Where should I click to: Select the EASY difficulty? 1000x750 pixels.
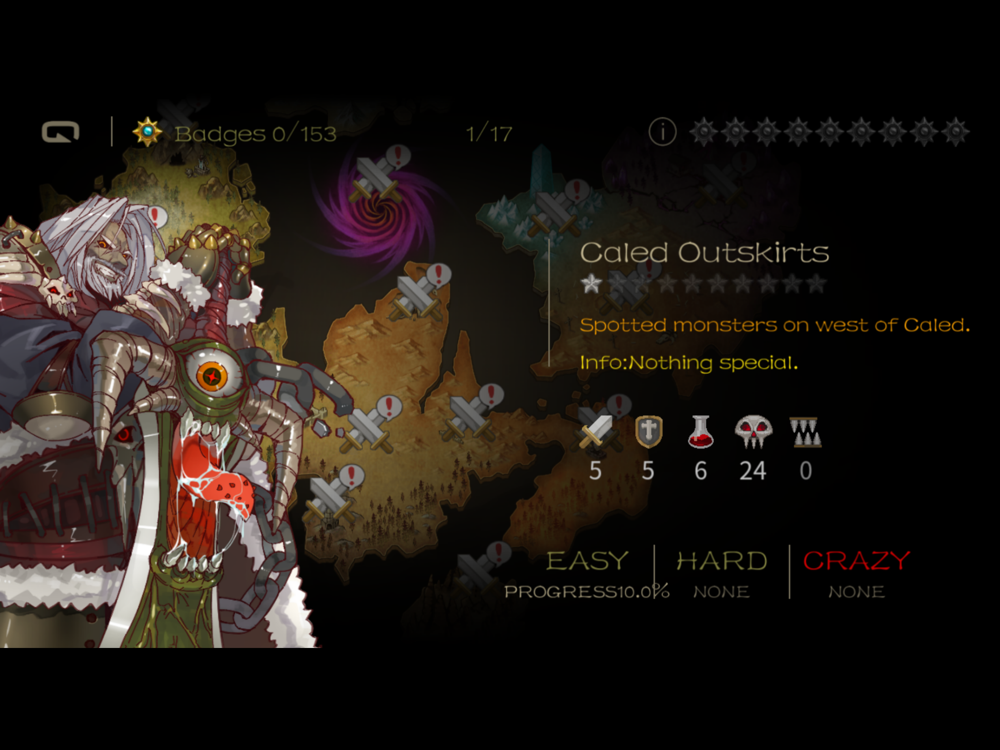pyautogui.click(x=588, y=561)
